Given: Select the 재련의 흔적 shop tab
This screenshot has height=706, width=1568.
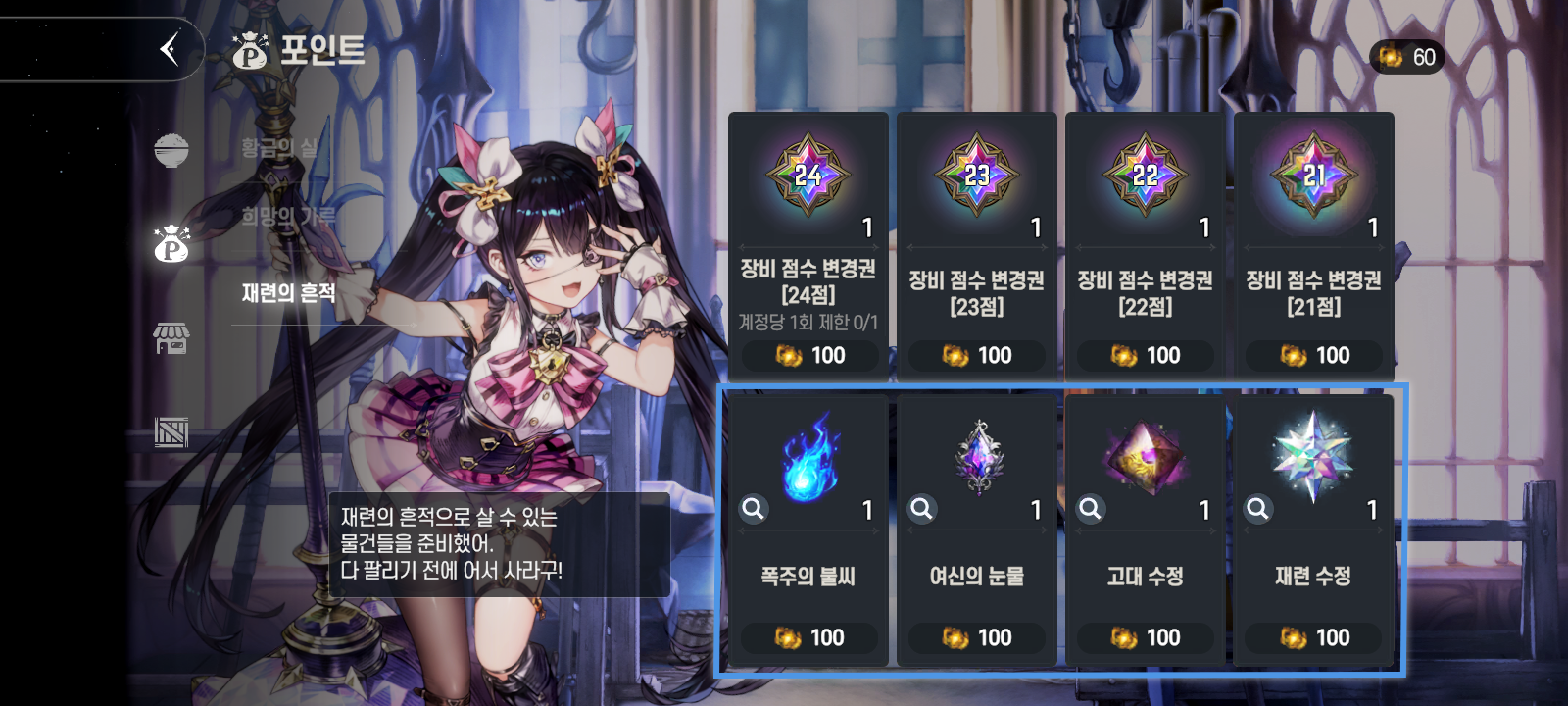Looking at the screenshot, I should tap(289, 292).
